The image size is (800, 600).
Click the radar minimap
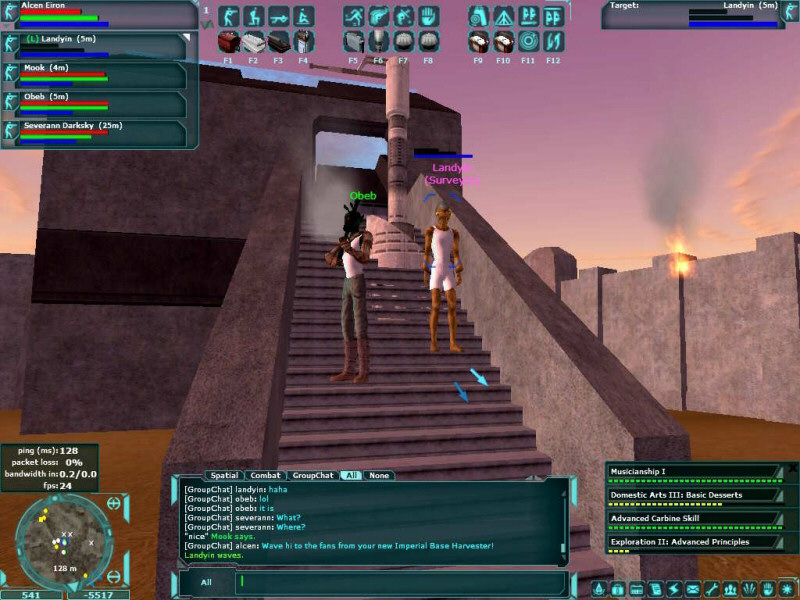point(64,541)
